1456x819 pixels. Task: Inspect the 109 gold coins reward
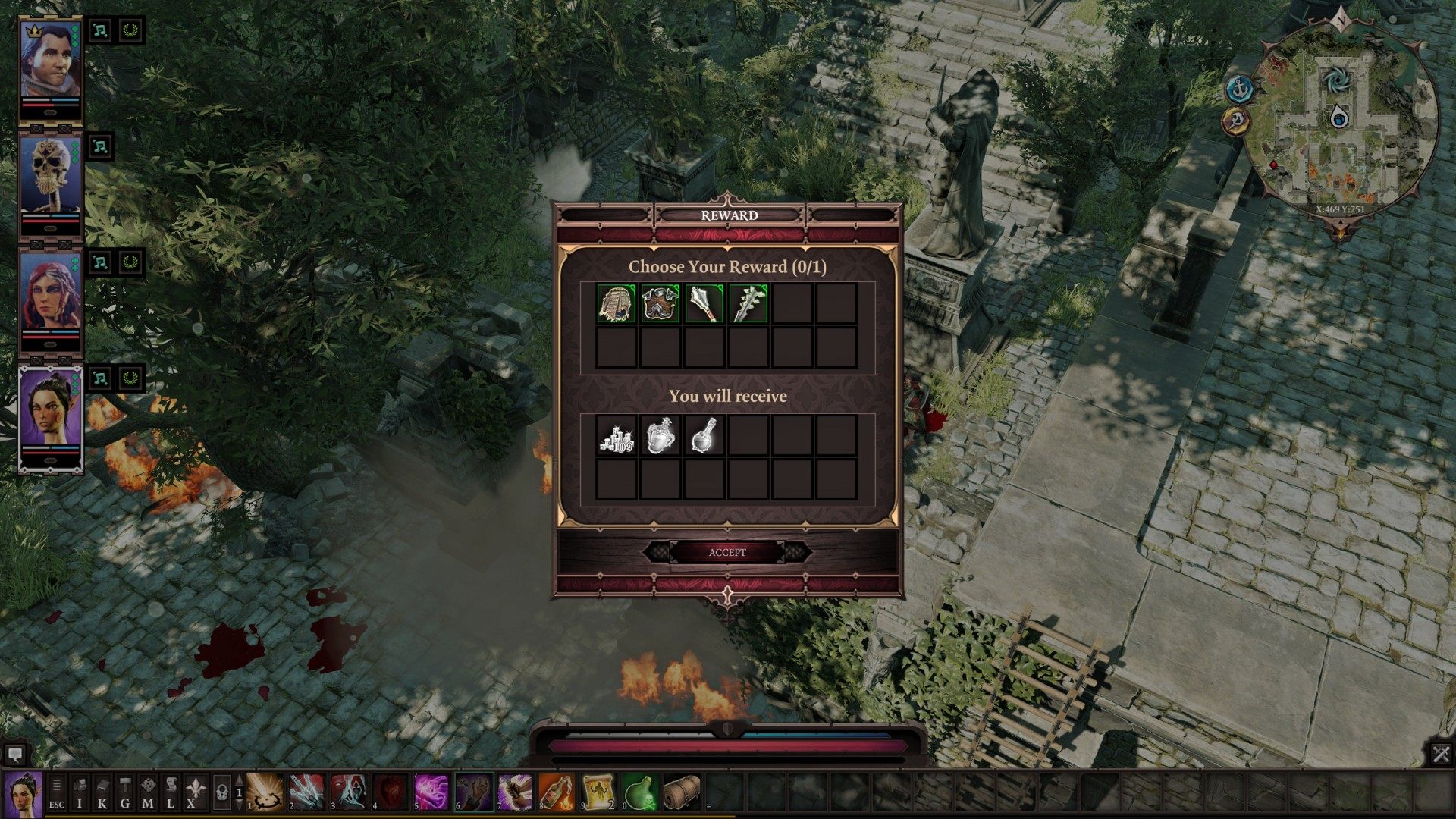pyautogui.click(x=616, y=435)
